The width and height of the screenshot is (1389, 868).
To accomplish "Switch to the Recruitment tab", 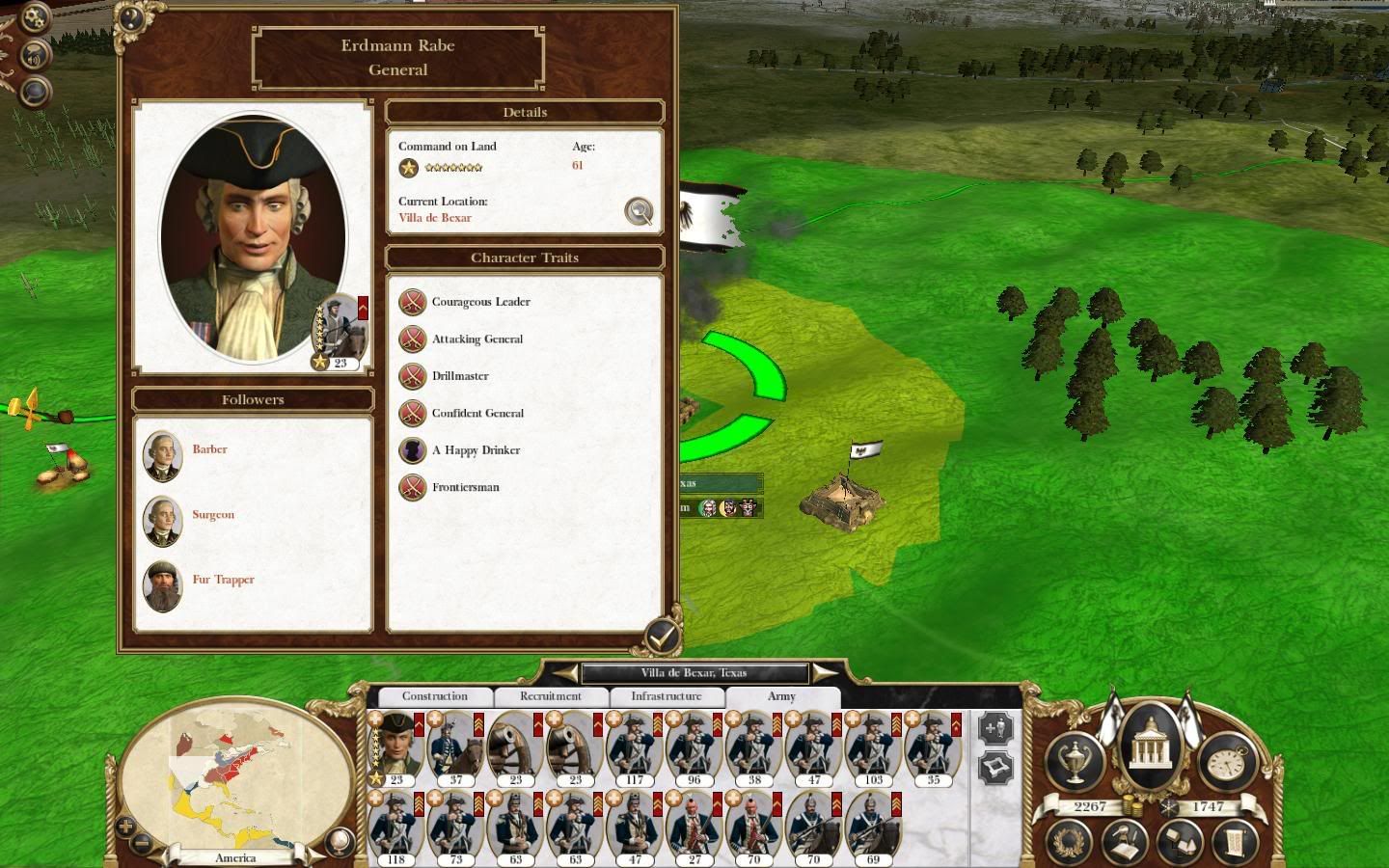I will point(550,696).
